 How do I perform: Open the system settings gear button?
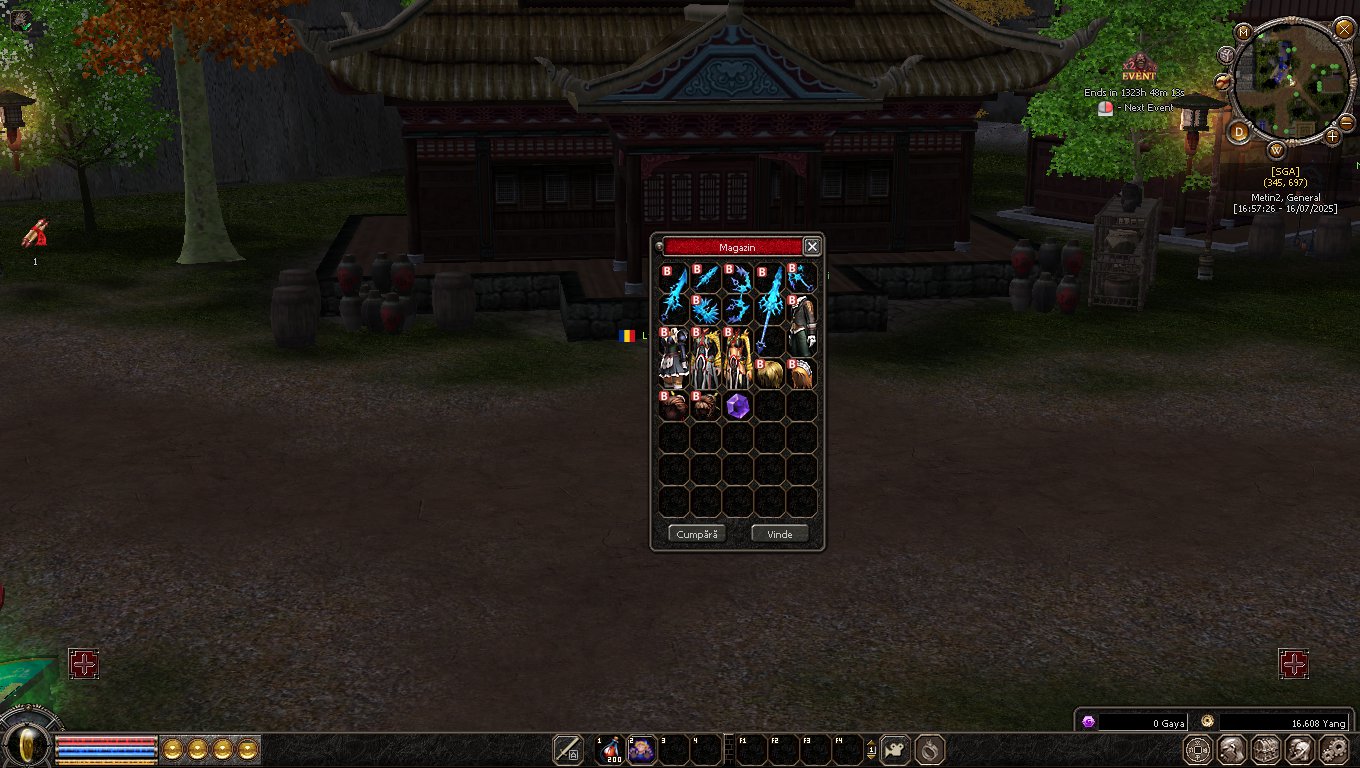pyautogui.click(x=1335, y=749)
